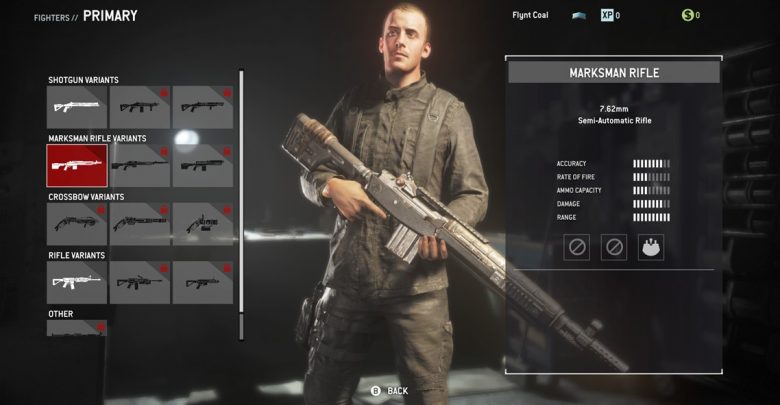Pick the last crossbow variant tile
The image size is (780, 405).
(203, 224)
